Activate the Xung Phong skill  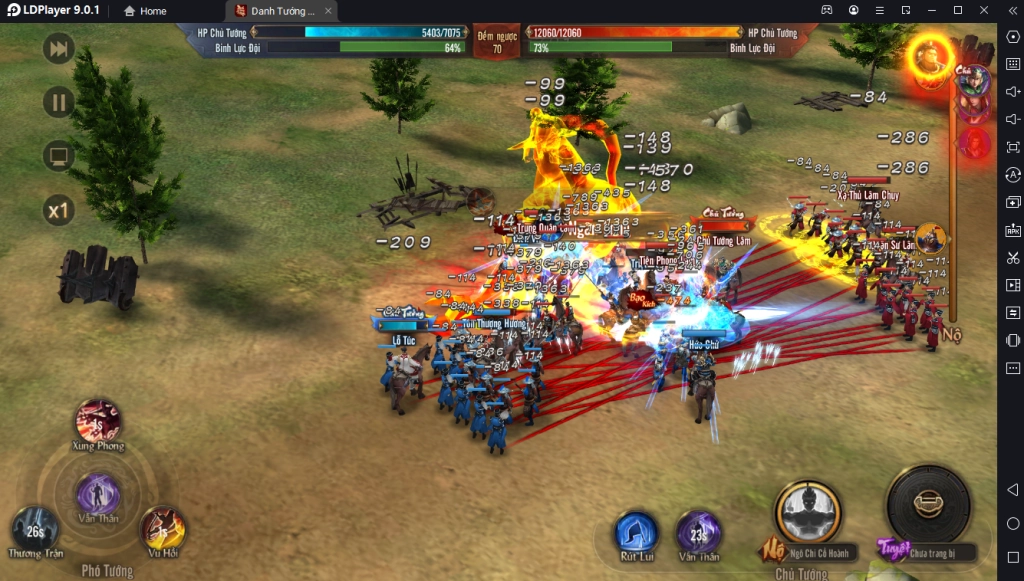tap(98, 421)
